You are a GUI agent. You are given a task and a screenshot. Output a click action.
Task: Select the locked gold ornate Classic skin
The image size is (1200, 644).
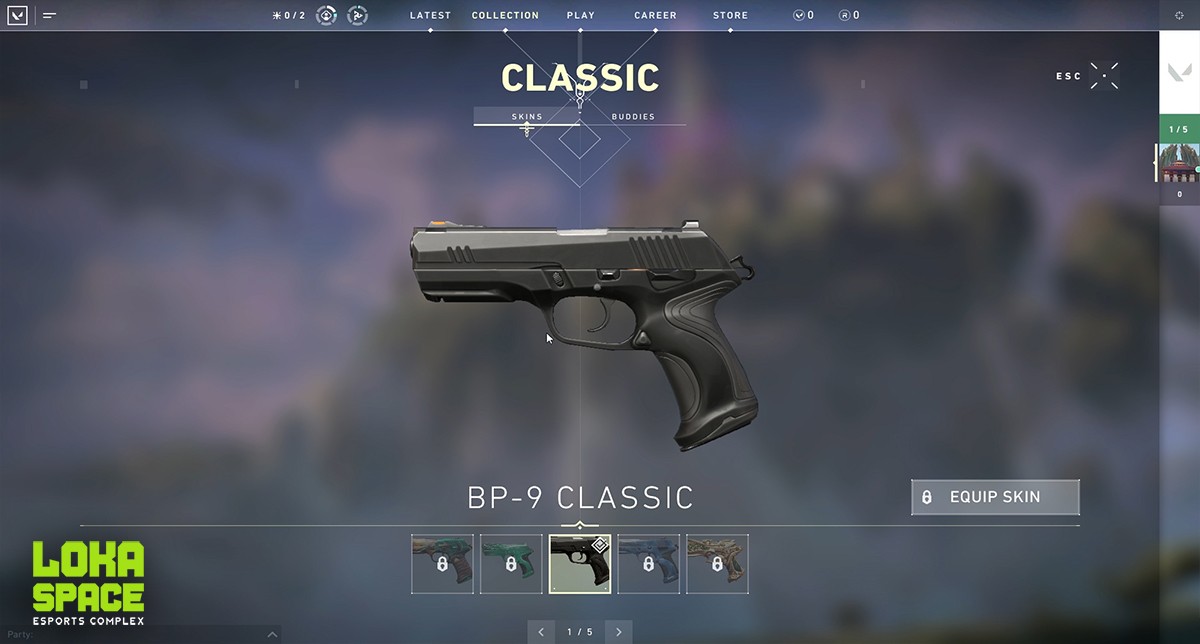(717, 564)
